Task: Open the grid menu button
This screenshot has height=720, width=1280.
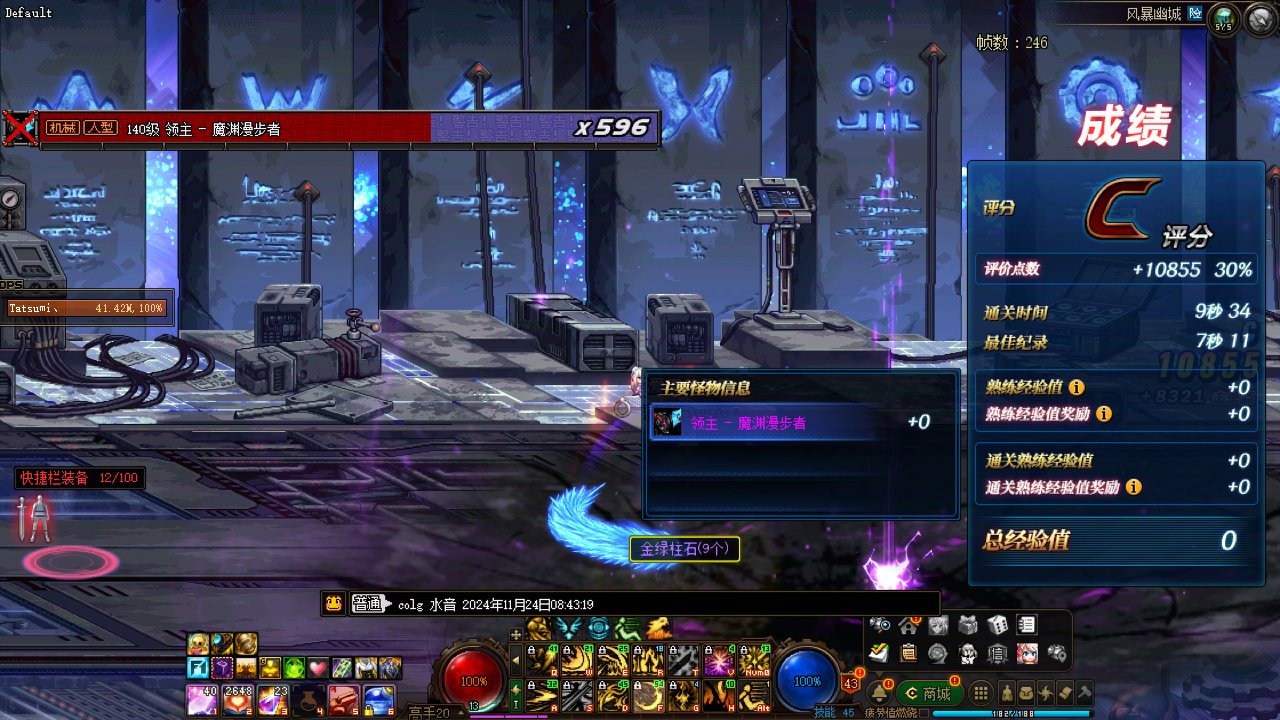Action: coord(981,693)
